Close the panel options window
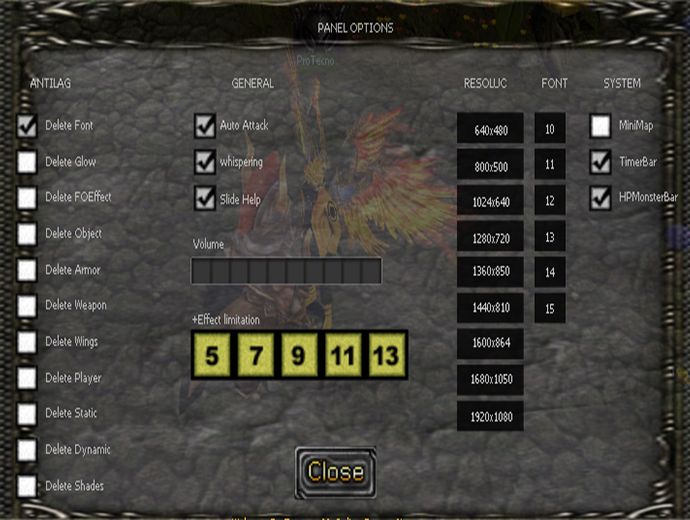The width and height of the screenshot is (690, 520). (x=335, y=472)
